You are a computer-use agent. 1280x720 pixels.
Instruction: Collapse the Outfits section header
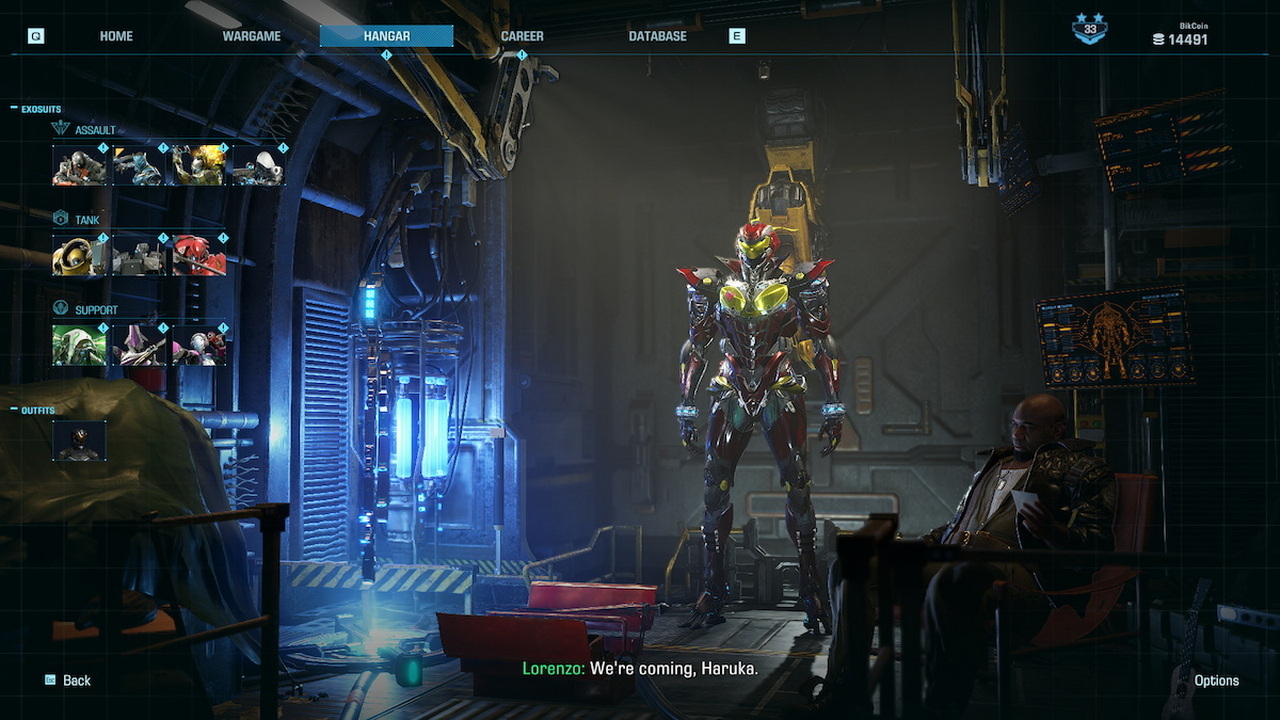pos(34,410)
